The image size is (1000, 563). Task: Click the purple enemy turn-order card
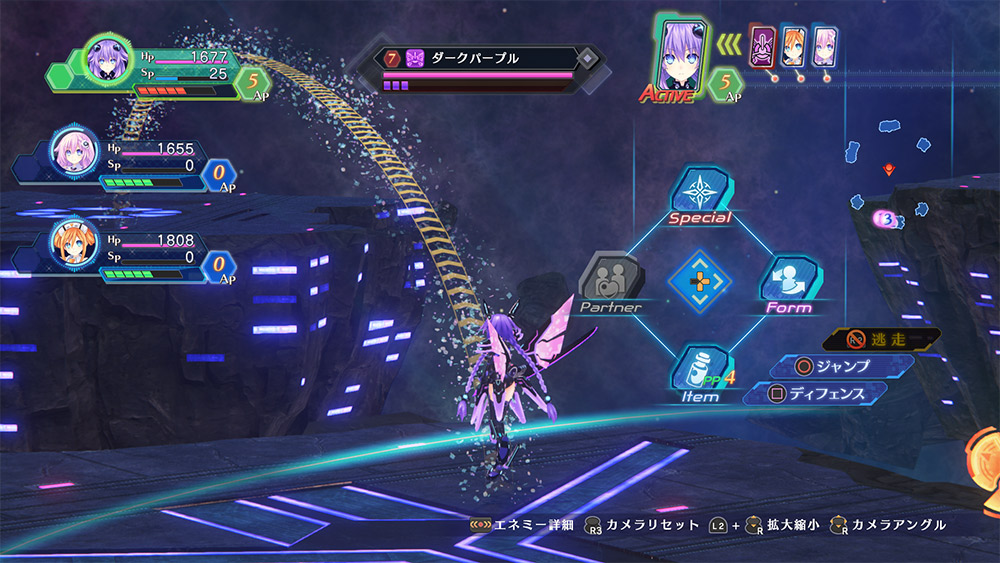(x=764, y=48)
